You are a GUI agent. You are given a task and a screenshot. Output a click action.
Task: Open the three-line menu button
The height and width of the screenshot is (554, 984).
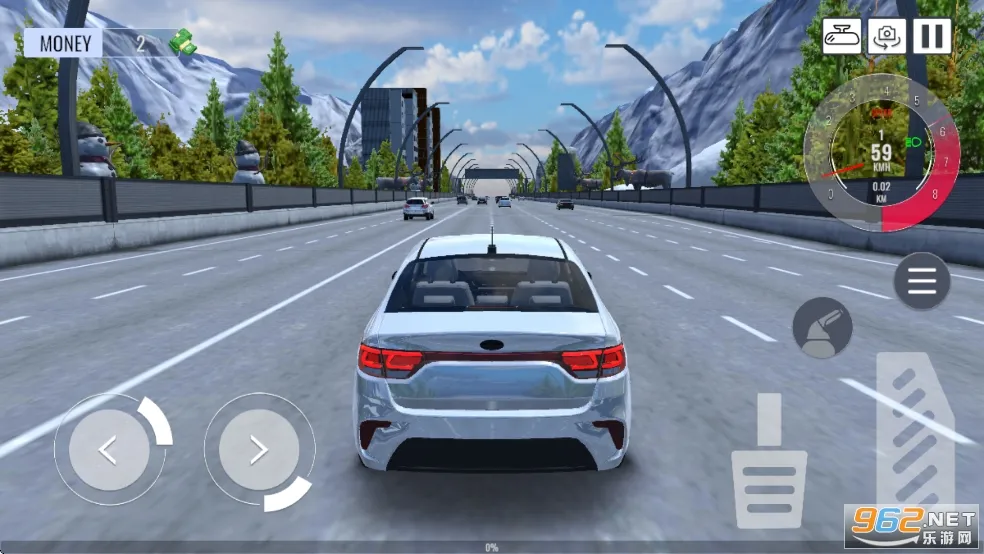coord(921,280)
